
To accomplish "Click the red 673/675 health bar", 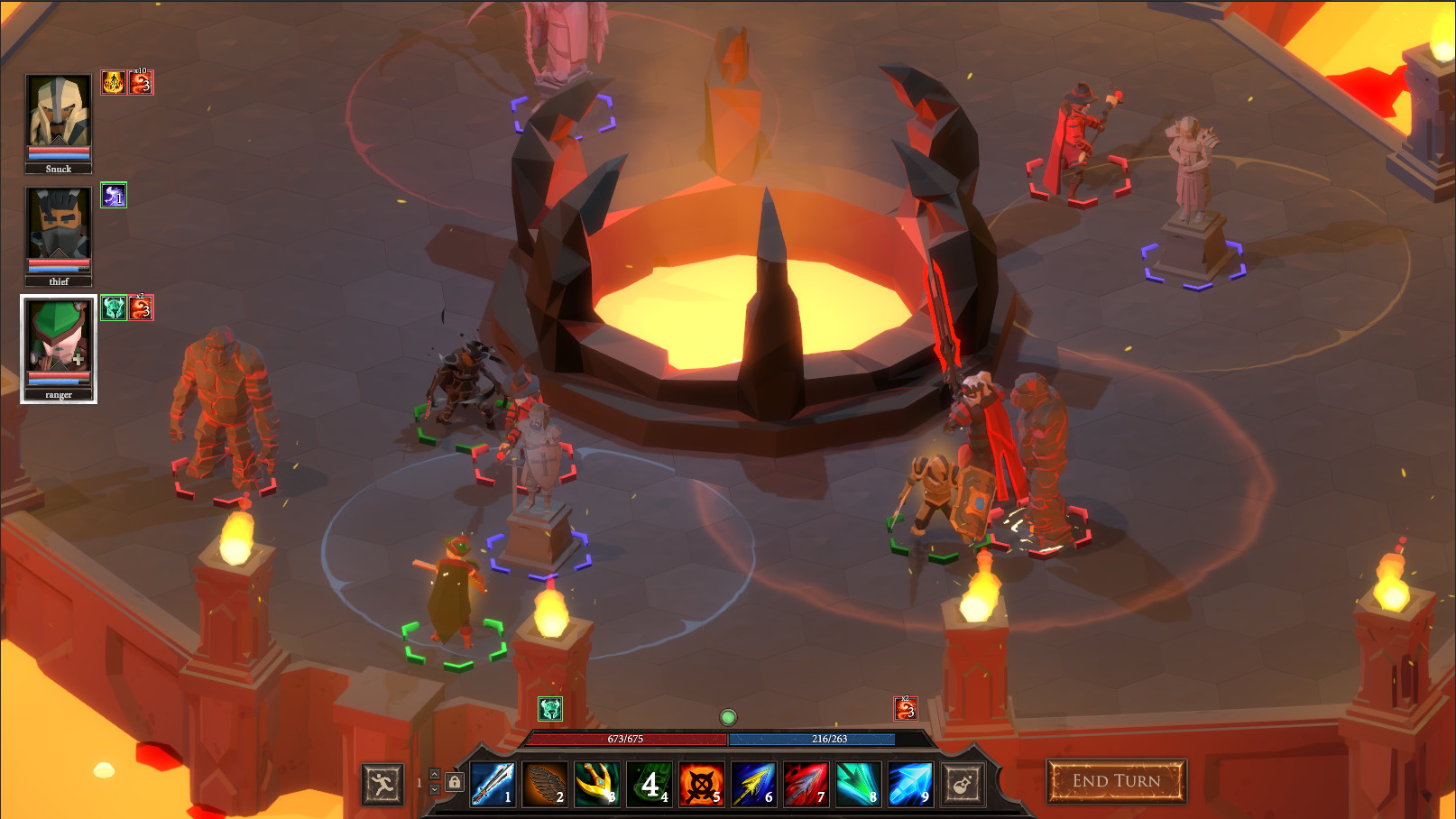I will pyautogui.click(x=626, y=738).
